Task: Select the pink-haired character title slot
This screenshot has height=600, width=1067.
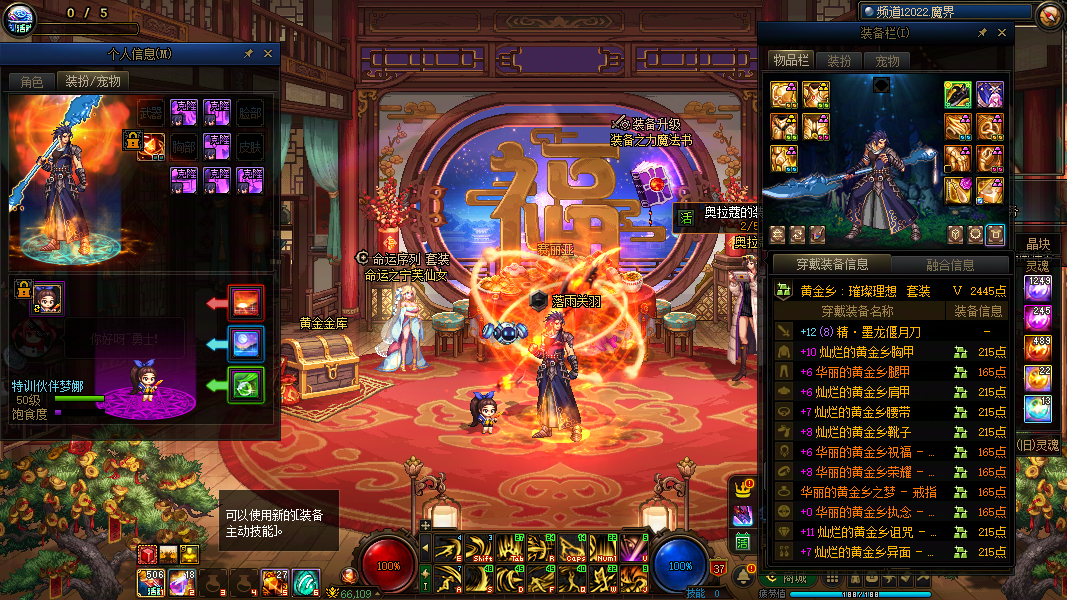Action: (989, 95)
